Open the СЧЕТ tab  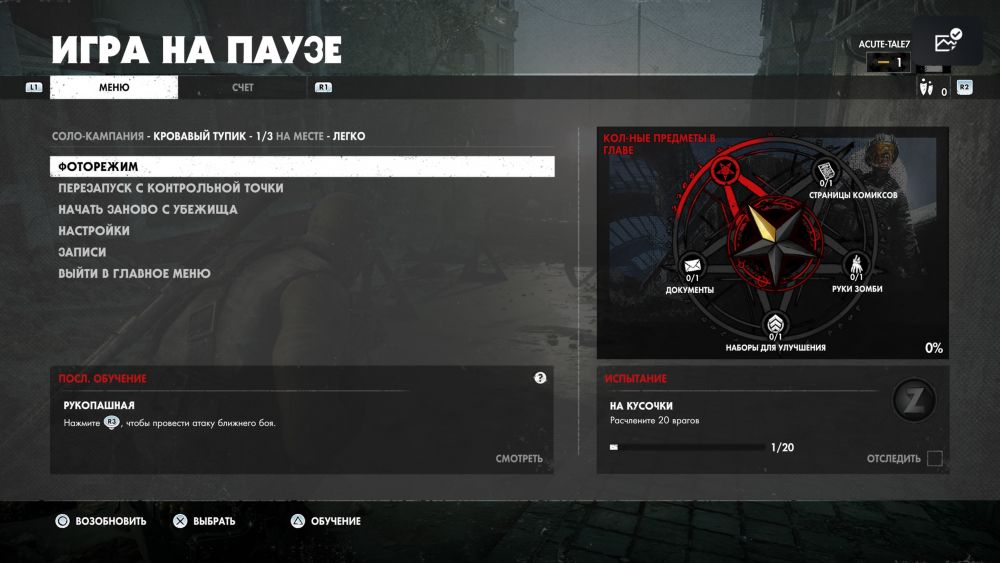[243, 88]
